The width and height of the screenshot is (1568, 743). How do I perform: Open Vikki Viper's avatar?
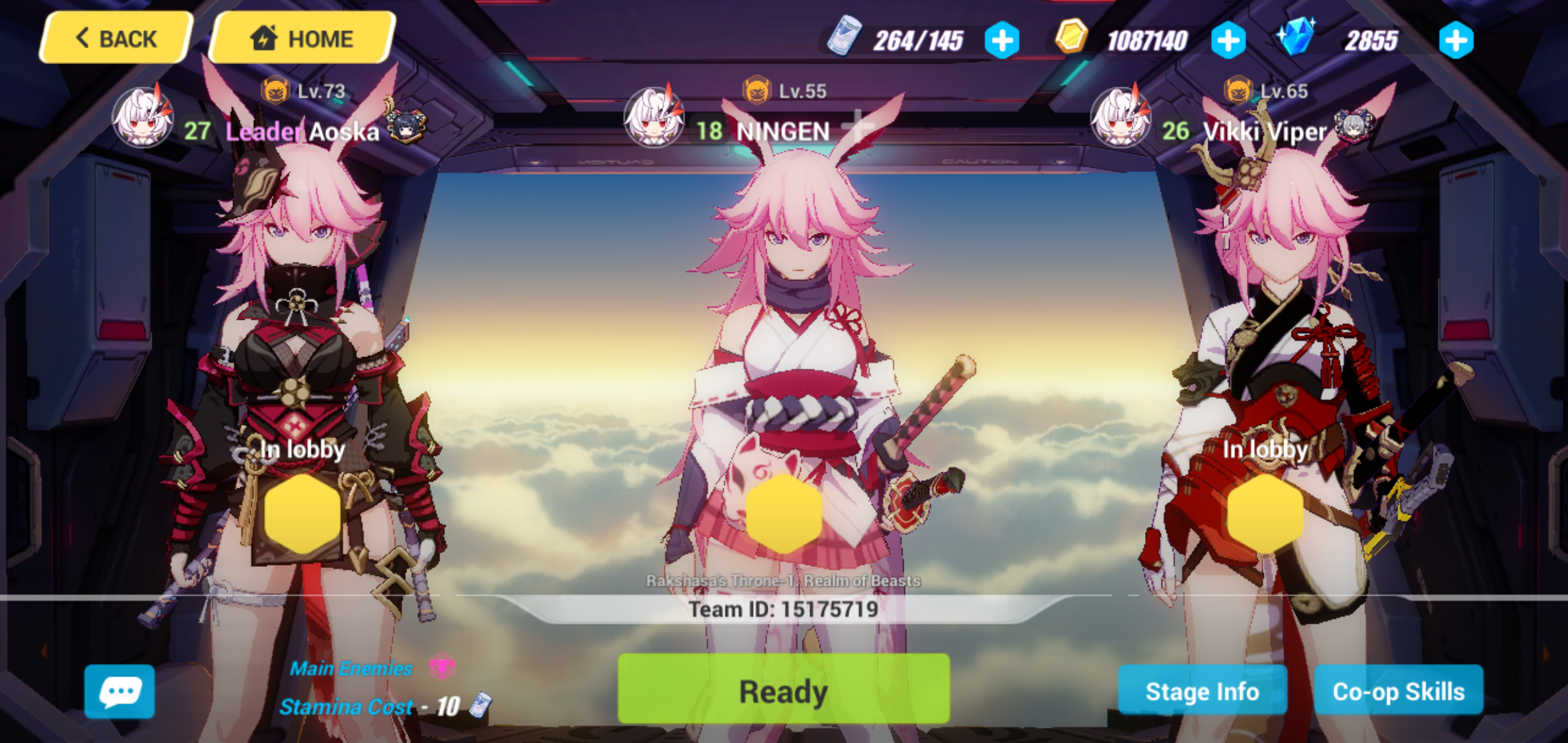tap(1119, 117)
